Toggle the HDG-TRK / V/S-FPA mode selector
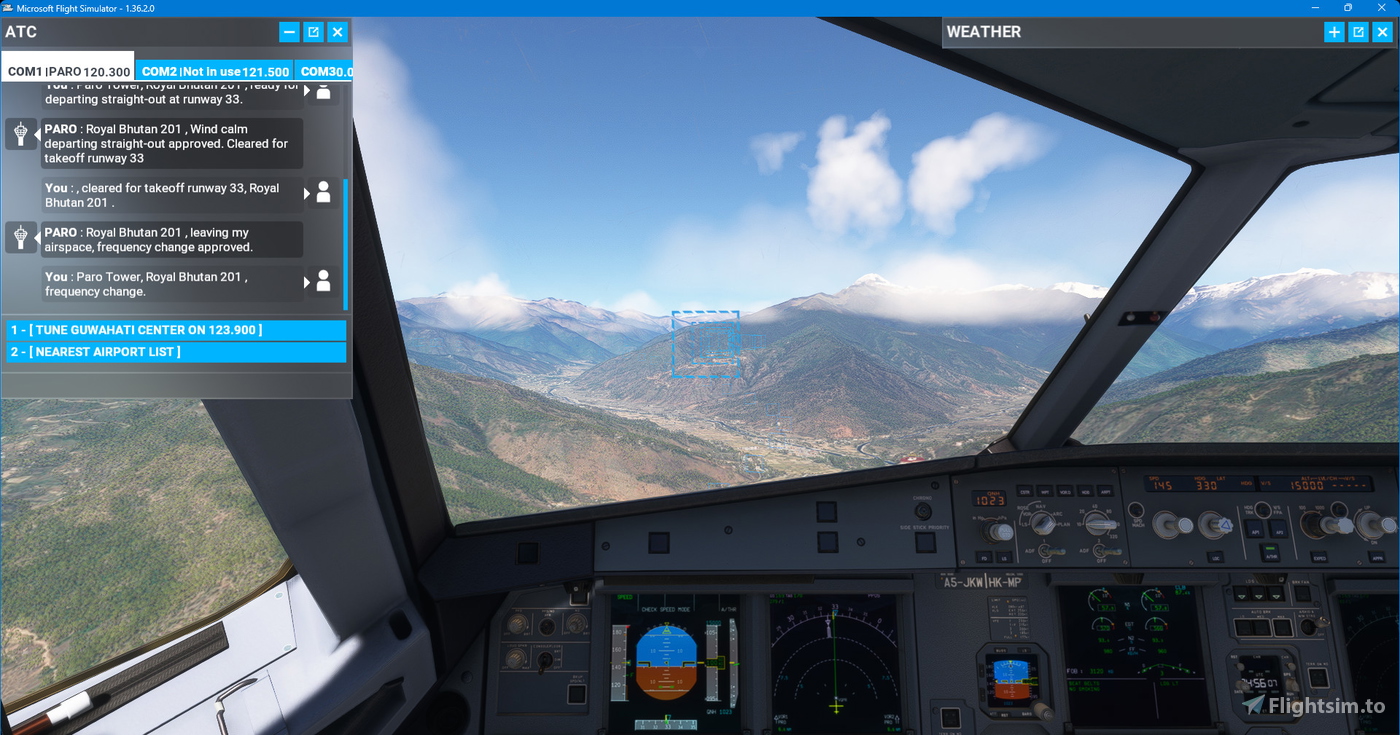The height and width of the screenshot is (735, 1400). pos(1263,511)
